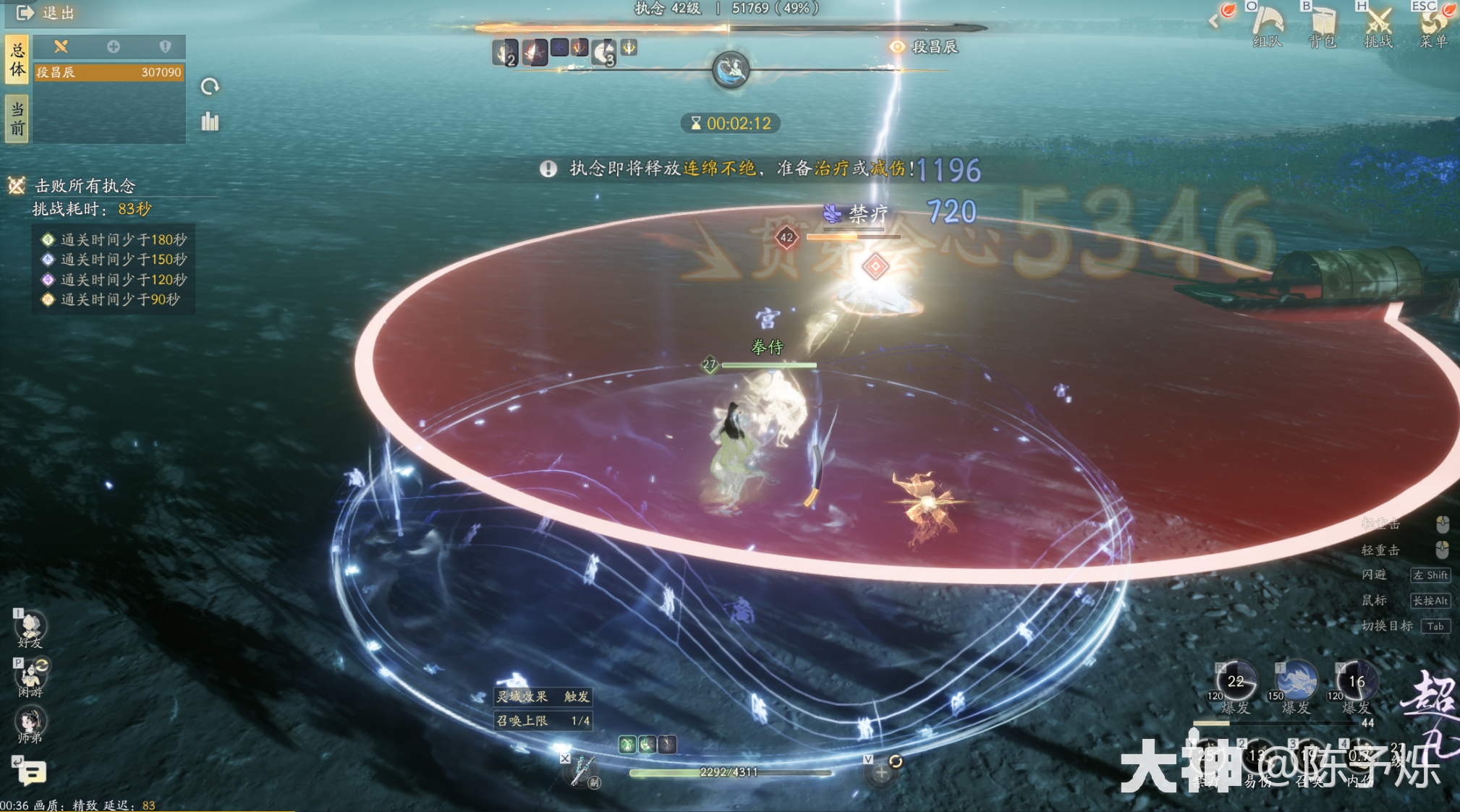
Task: Click the 击败所有执念 objective tracker
Action: point(85,186)
